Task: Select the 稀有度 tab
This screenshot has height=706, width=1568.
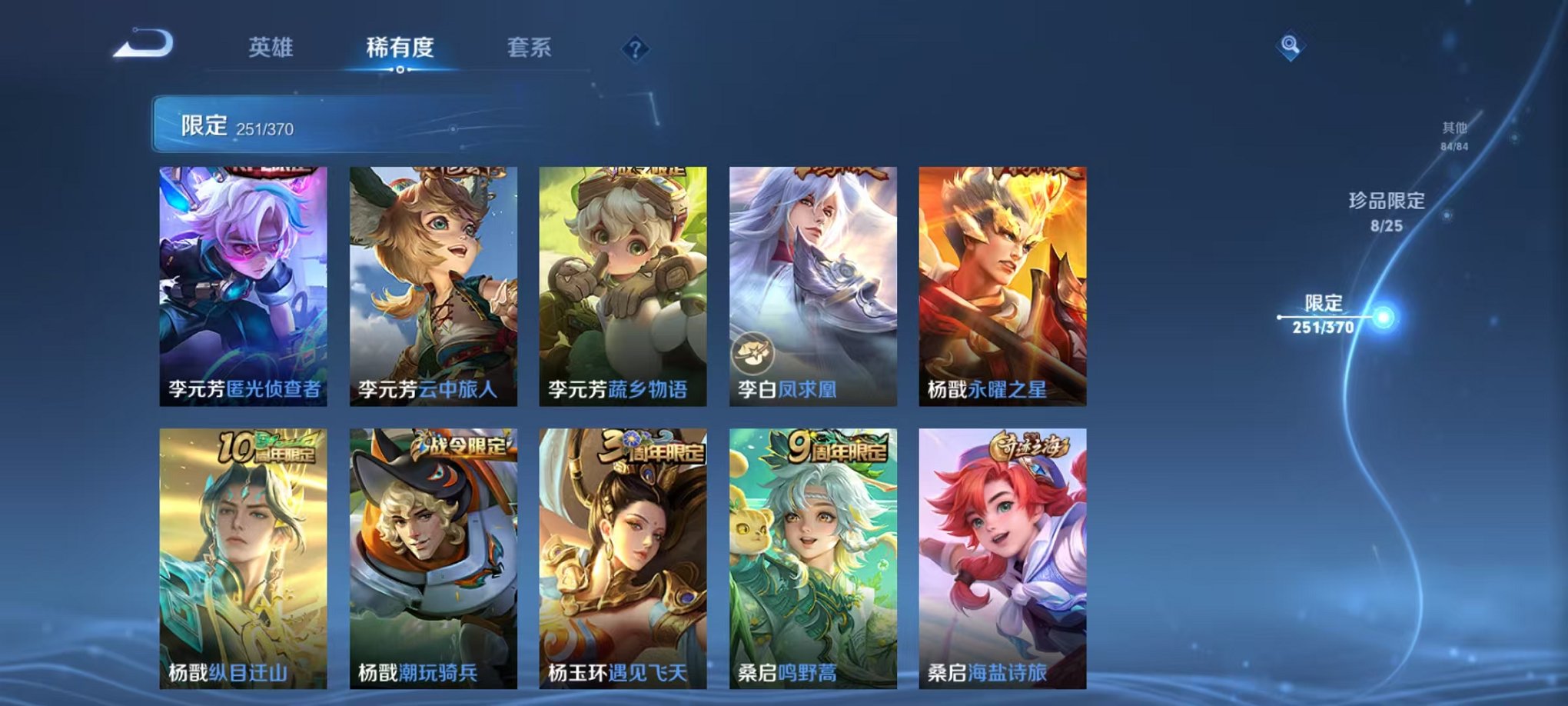Action: pos(400,48)
